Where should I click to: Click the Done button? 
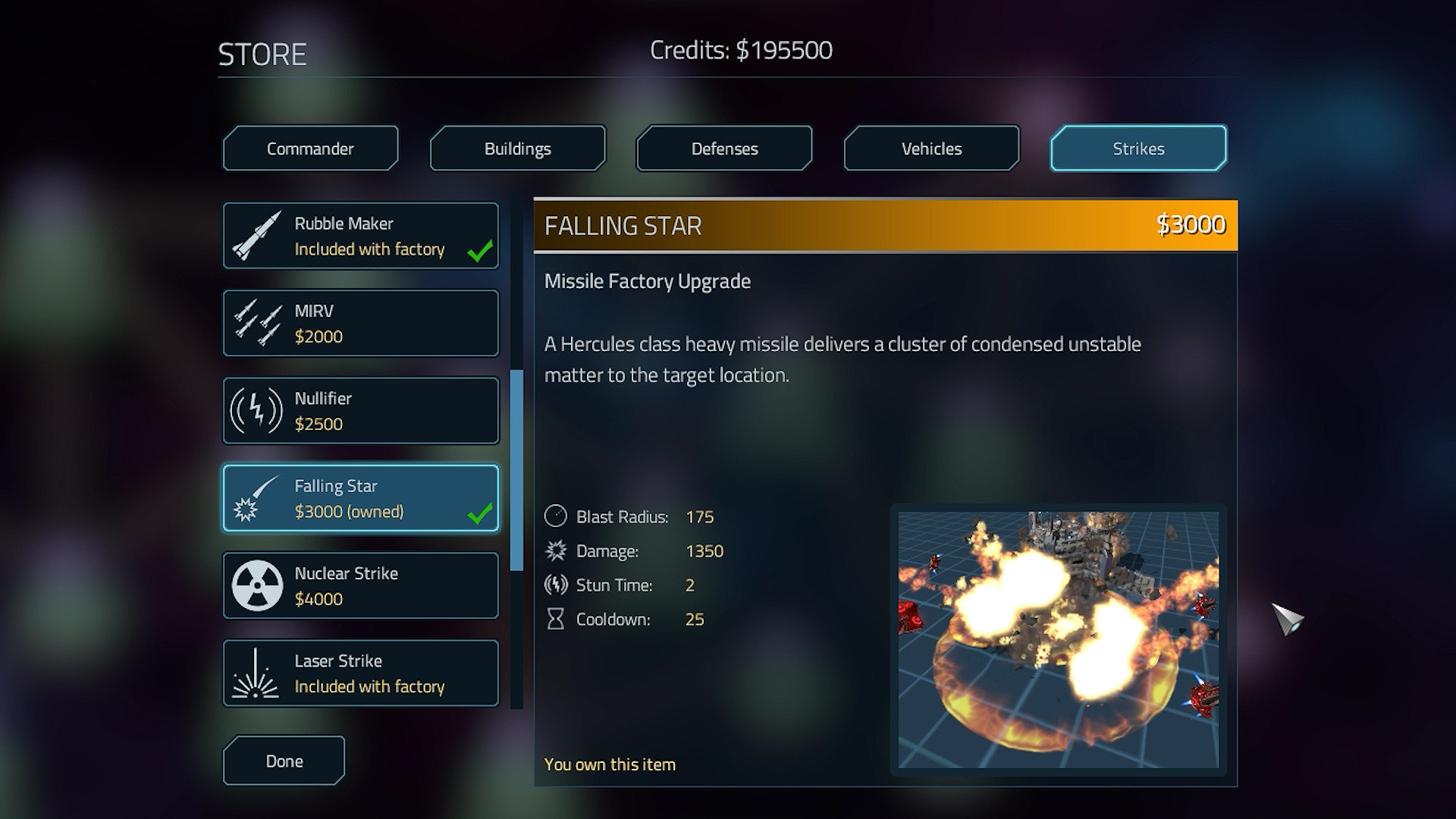tap(283, 760)
